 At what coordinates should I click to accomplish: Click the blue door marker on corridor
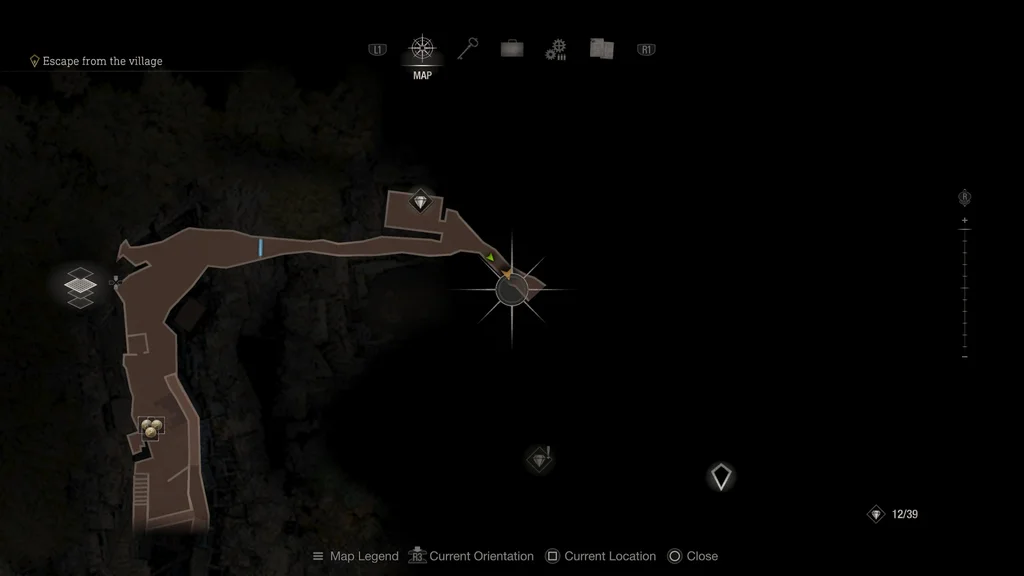click(x=261, y=247)
